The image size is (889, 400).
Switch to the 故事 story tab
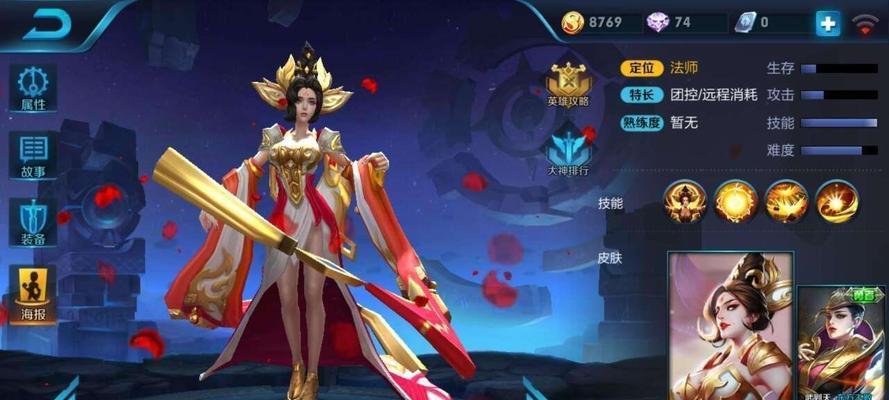pos(32,155)
